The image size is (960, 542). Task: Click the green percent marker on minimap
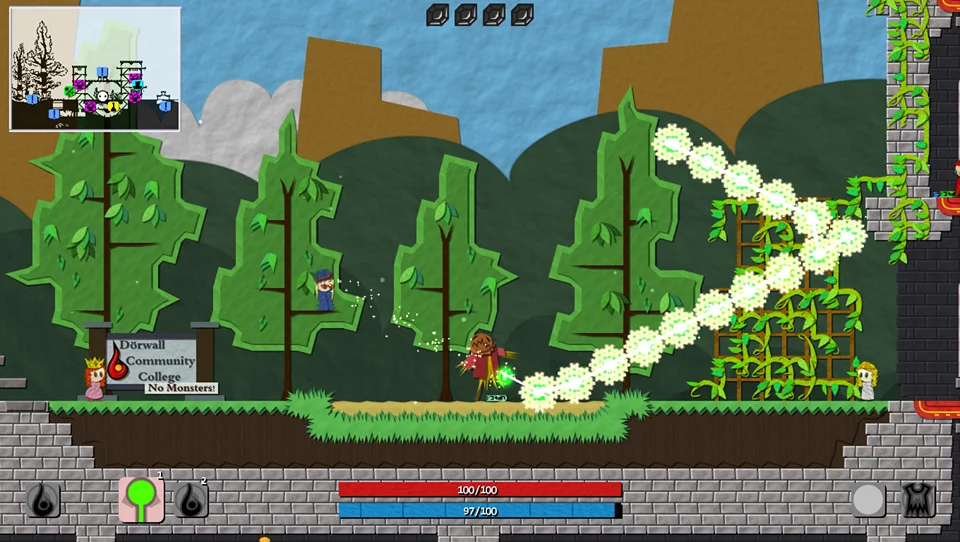pos(69,91)
